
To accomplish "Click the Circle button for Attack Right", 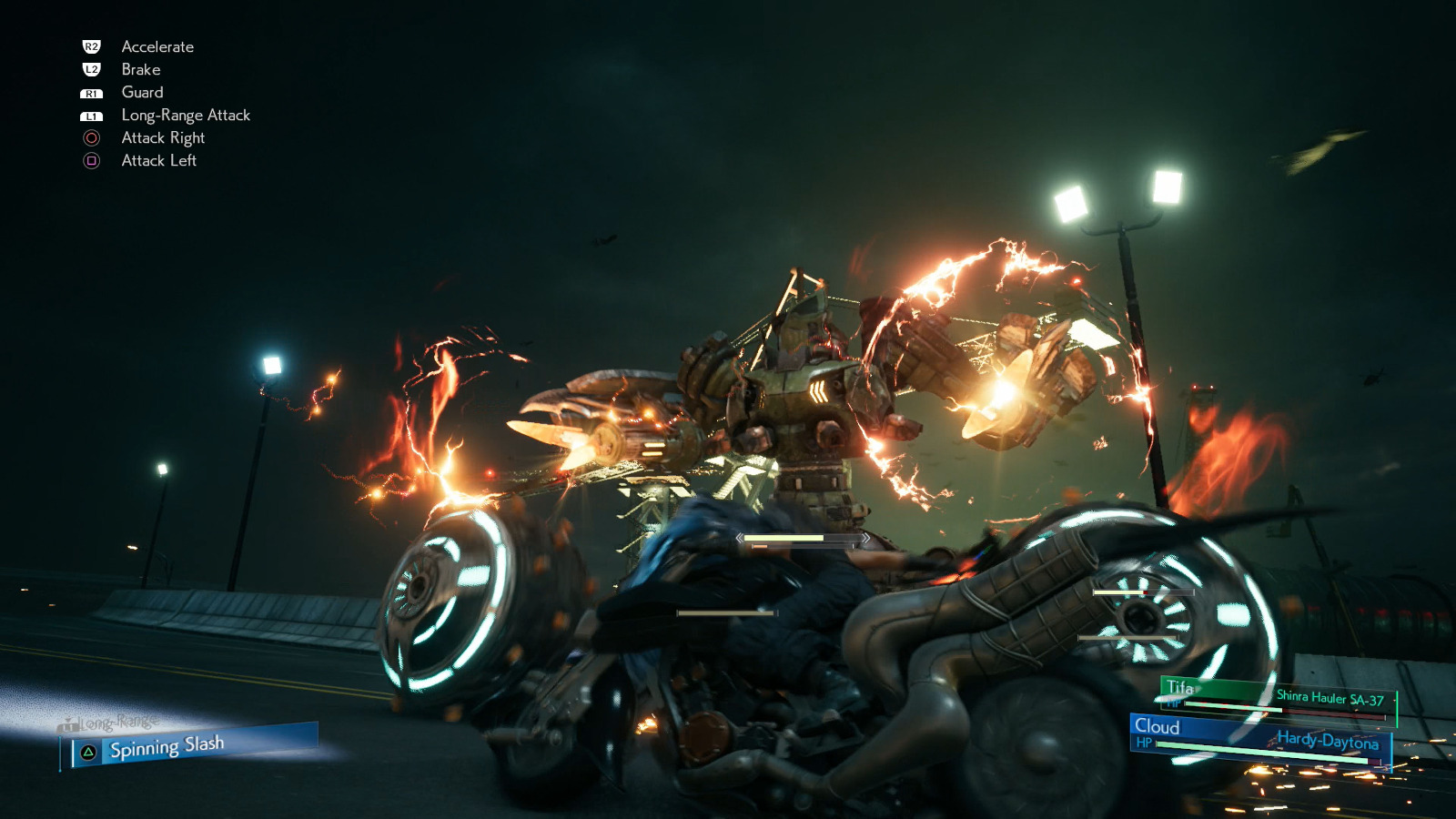I will tap(91, 138).
